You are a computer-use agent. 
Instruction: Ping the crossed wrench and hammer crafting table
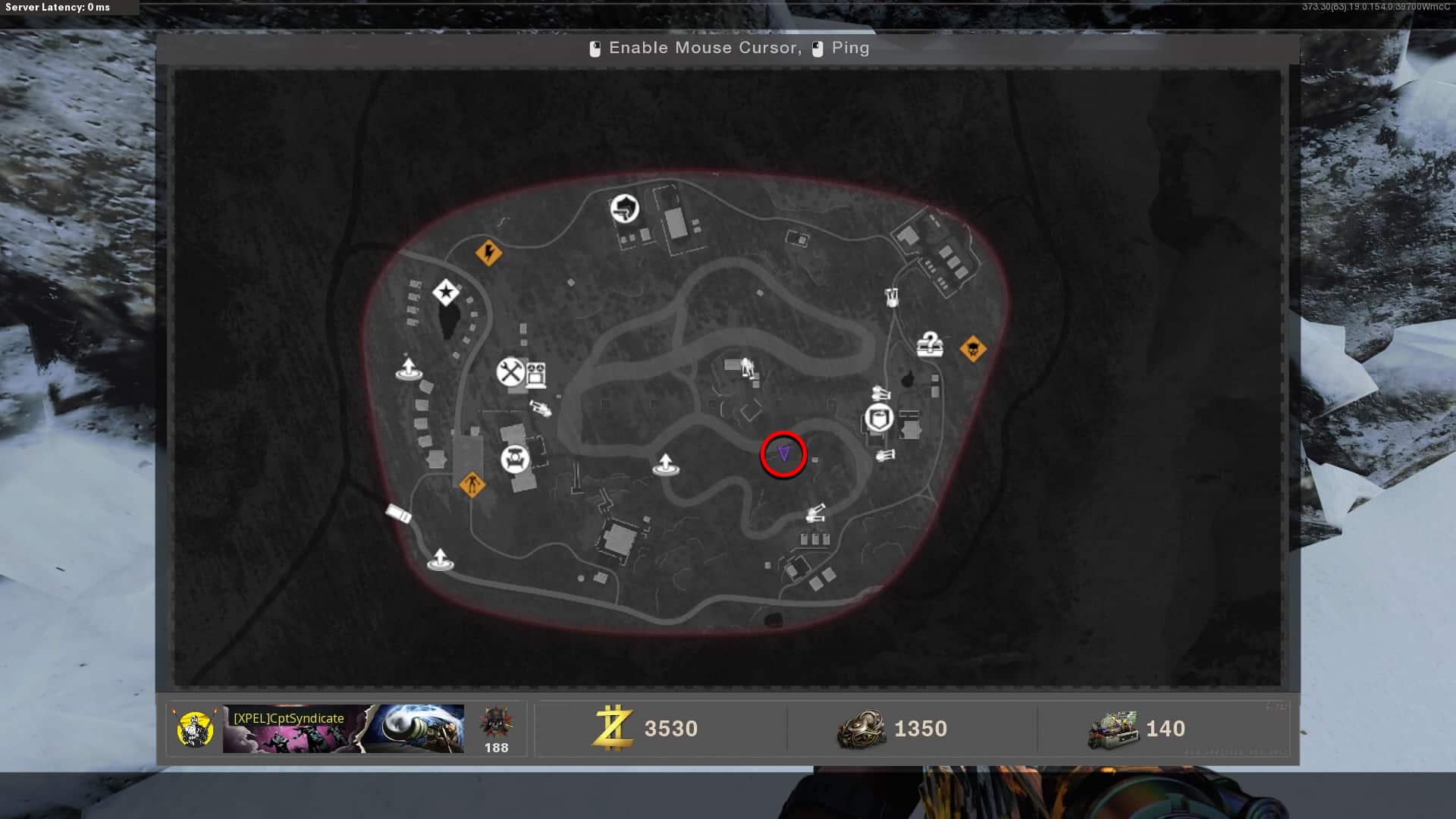coord(511,372)
